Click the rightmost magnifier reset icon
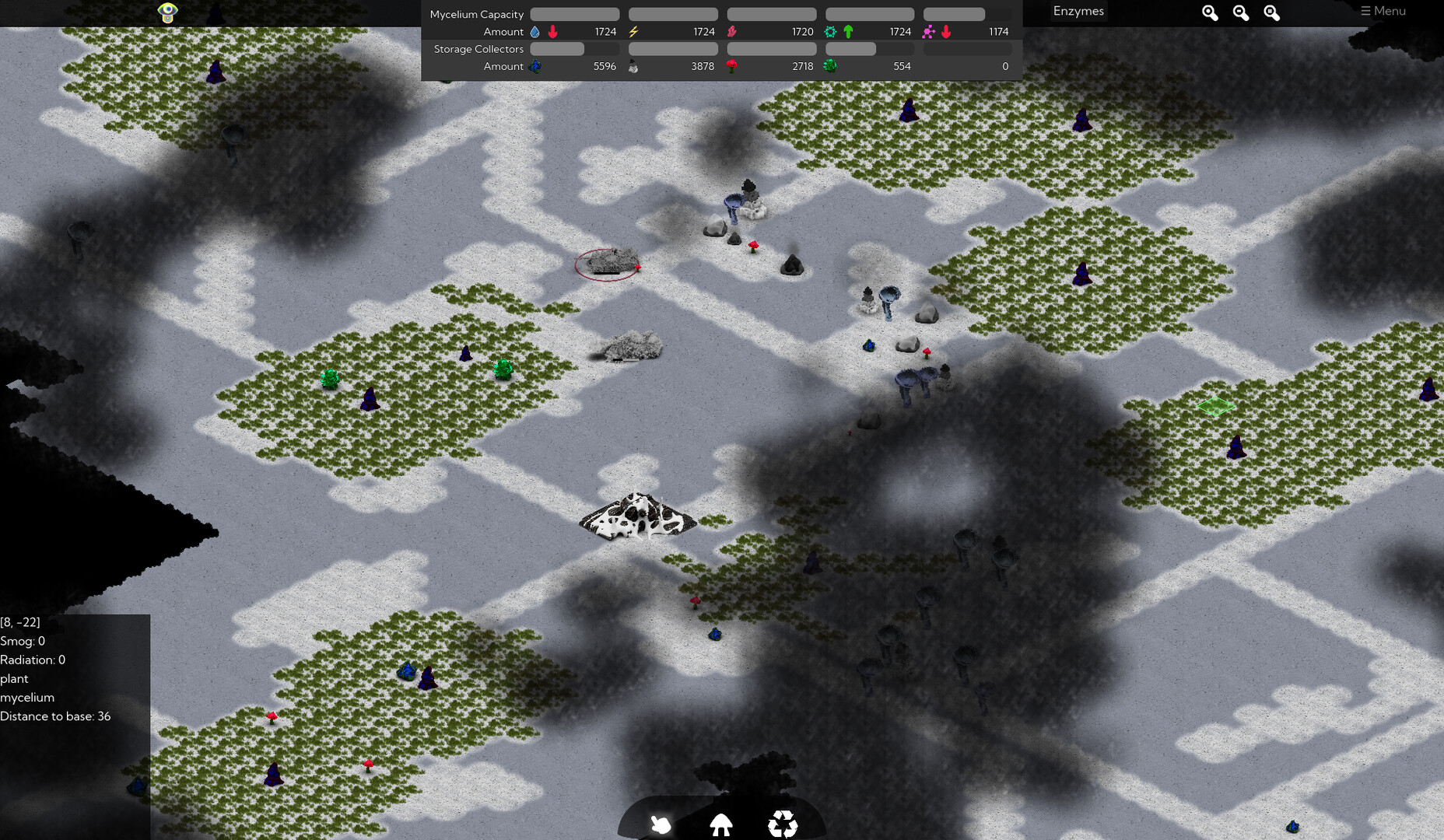 click(1272, 13)
